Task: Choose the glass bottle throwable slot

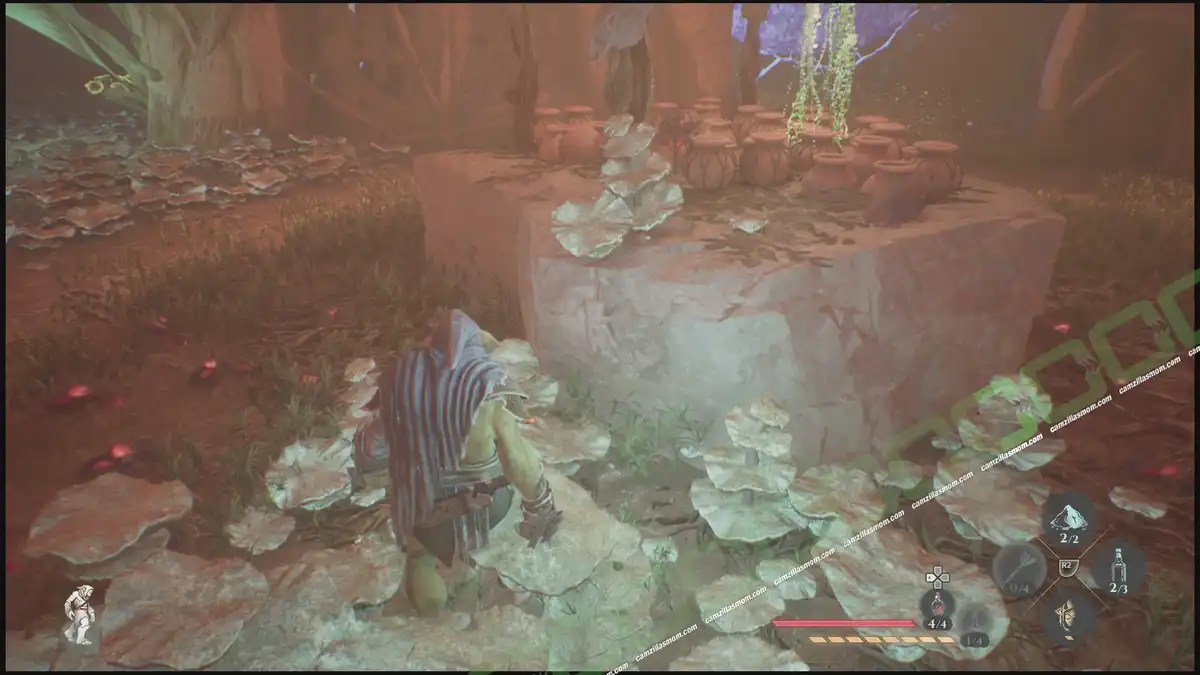Action: 1118,569
